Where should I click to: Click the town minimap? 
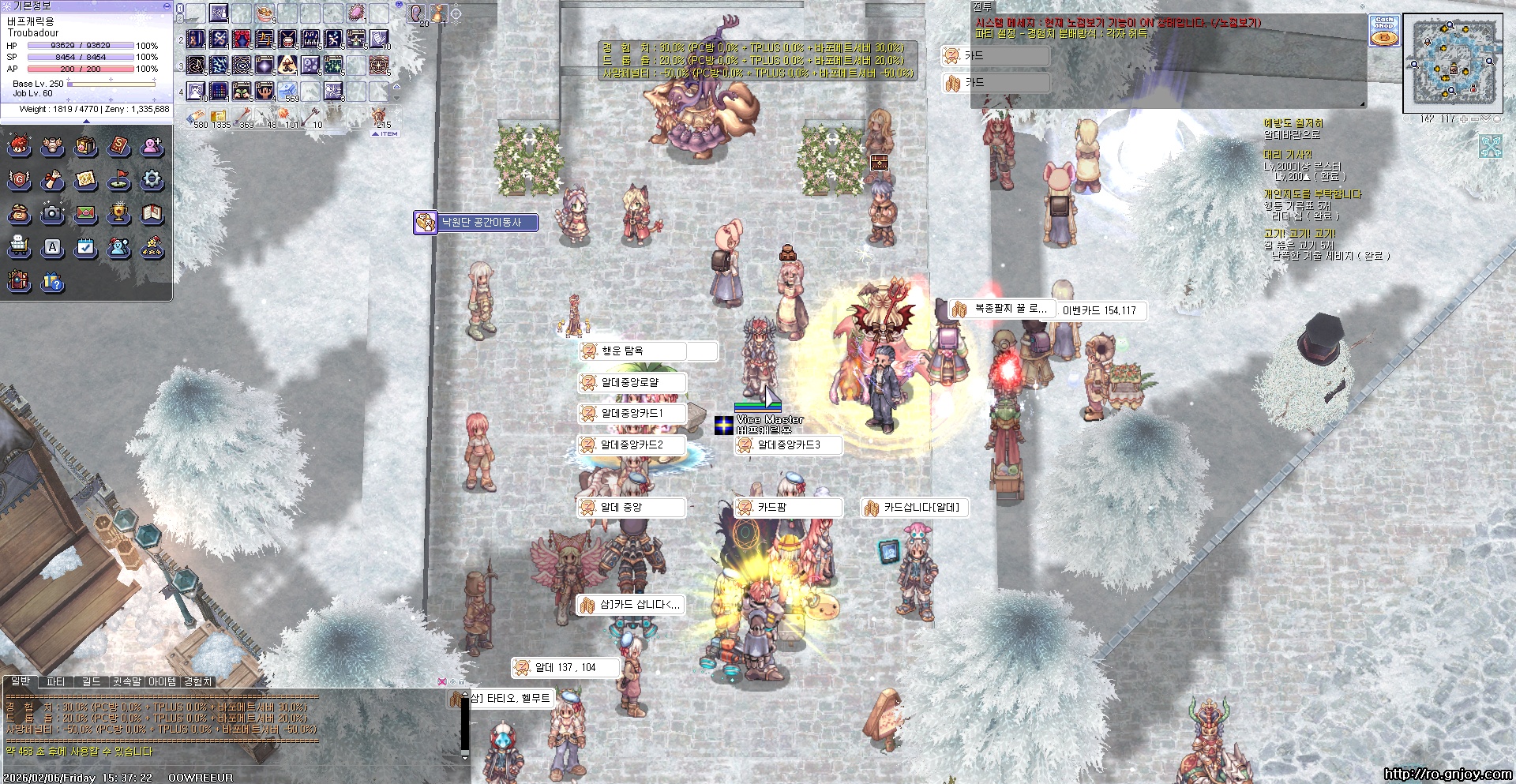(1452, 62)
